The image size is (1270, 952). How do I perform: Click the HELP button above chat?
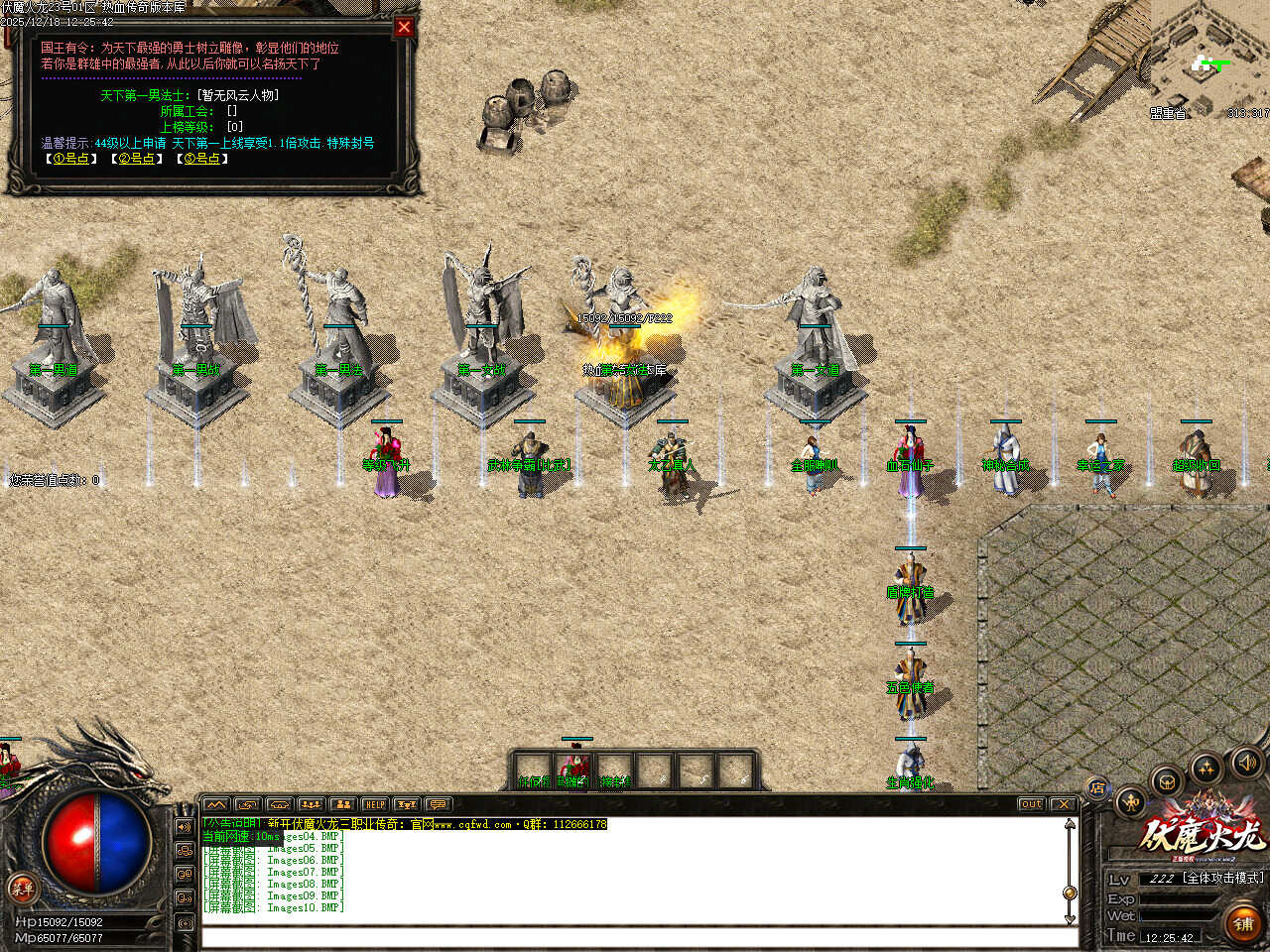[374, 804]
